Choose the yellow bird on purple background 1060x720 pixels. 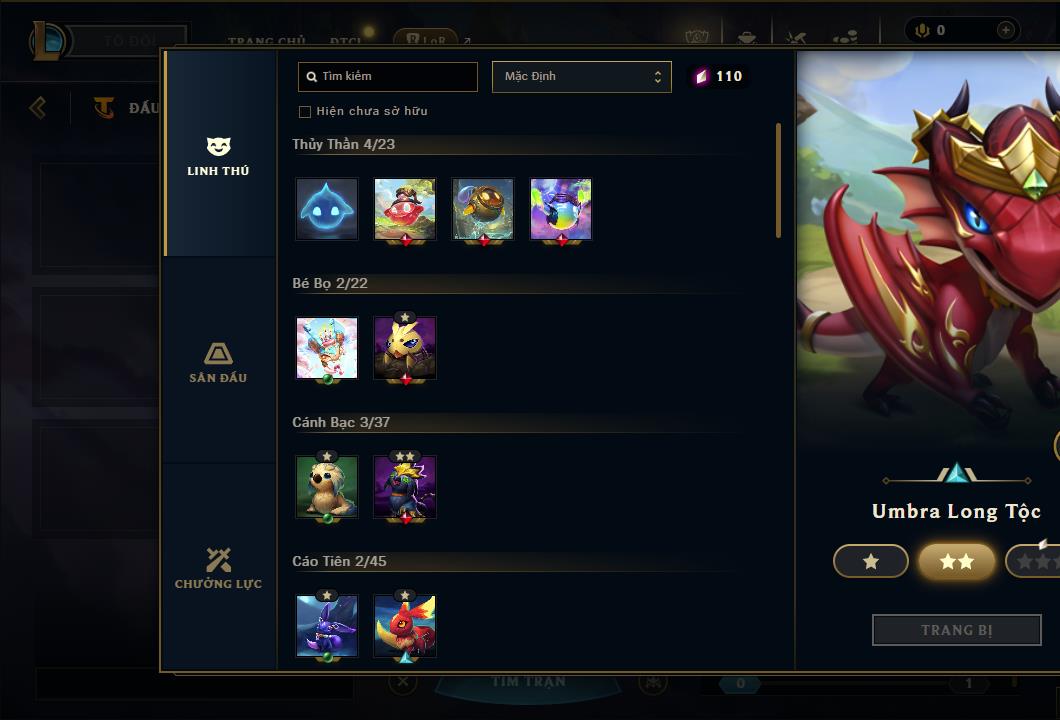click(x=405, y=348)
